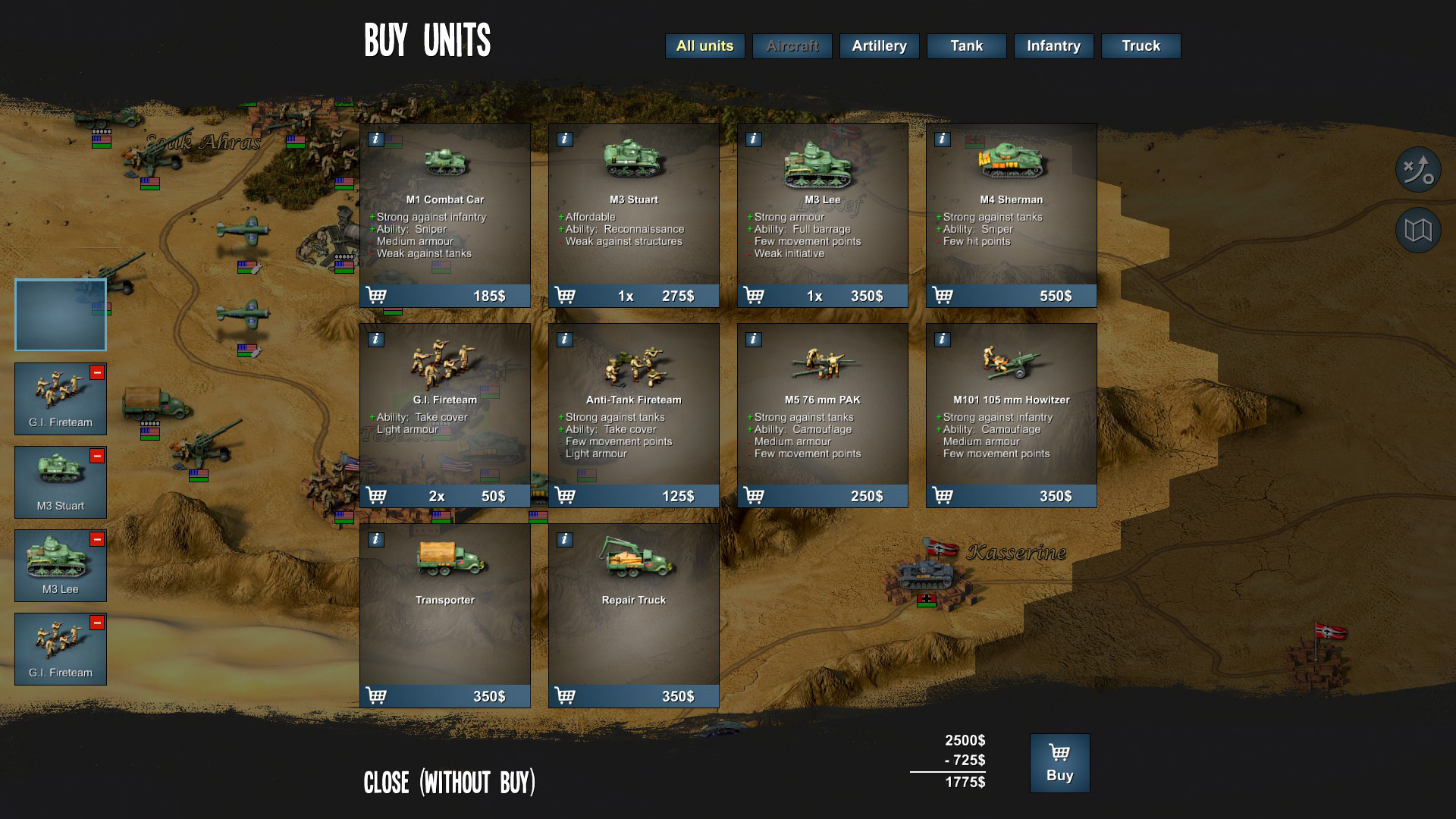The image size is (1456, 819).
Task: Show info for the M3 Stuart
Action: pyautogui.click(x=564, y=140)
